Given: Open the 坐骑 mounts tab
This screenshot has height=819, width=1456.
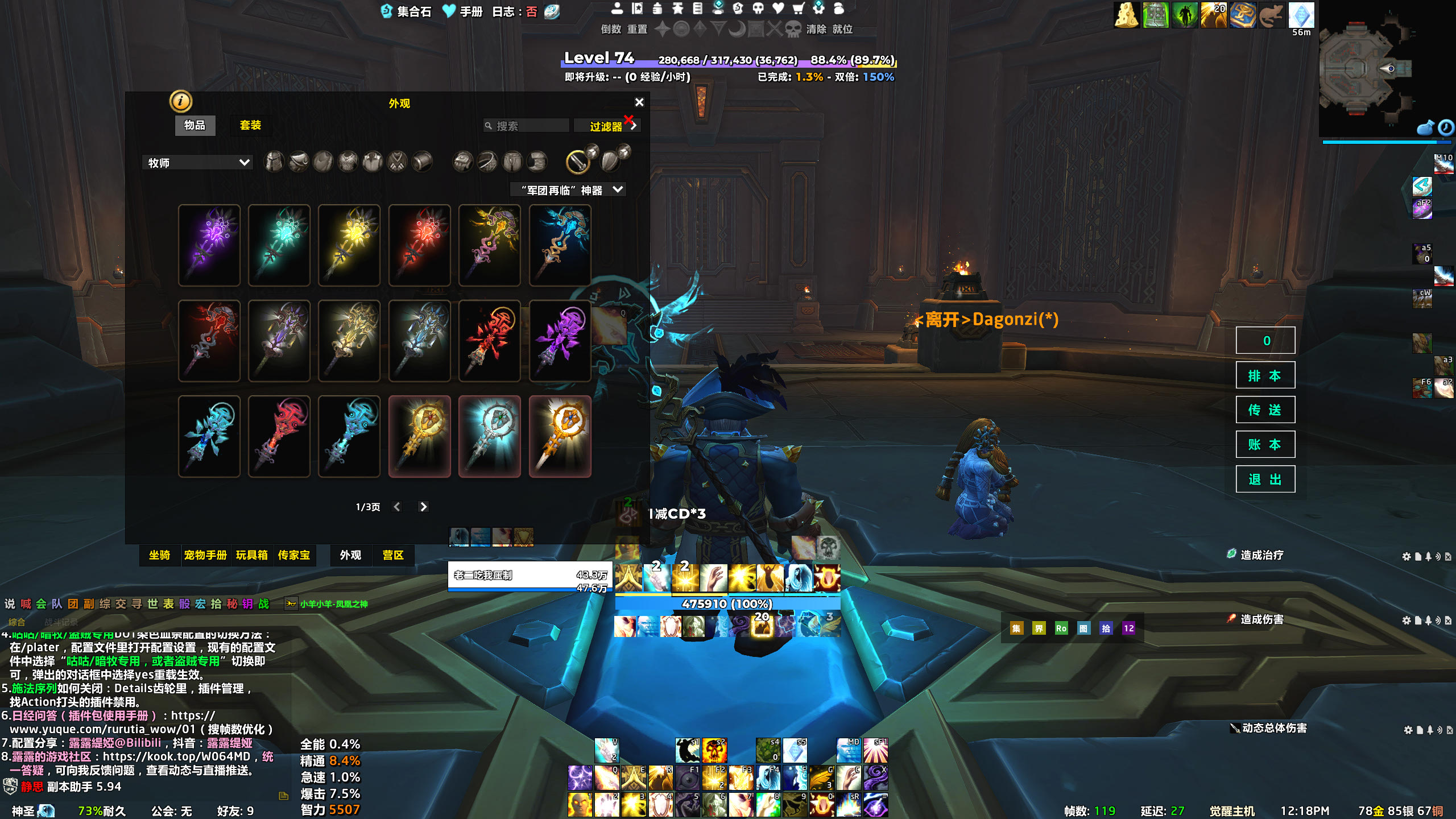Looking at the screenshot, I should [x=159, y=555].
